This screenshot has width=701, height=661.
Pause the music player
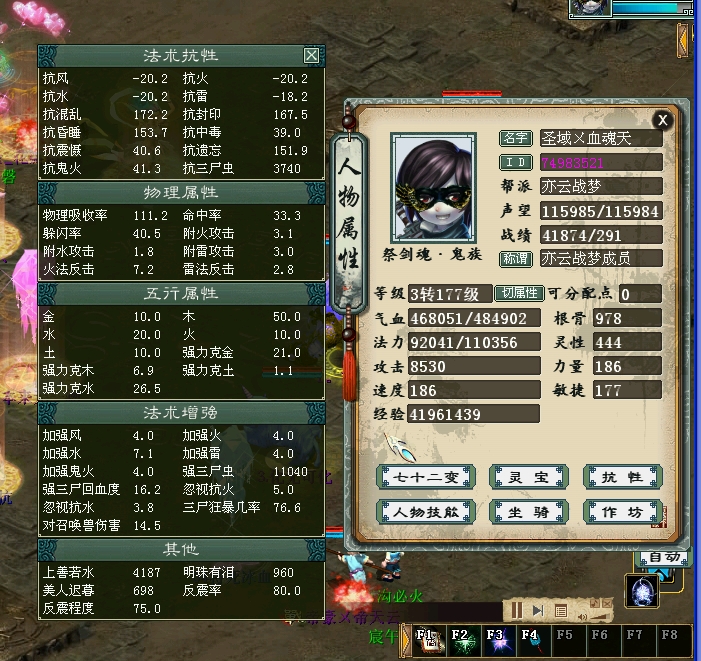click(517, 610)
